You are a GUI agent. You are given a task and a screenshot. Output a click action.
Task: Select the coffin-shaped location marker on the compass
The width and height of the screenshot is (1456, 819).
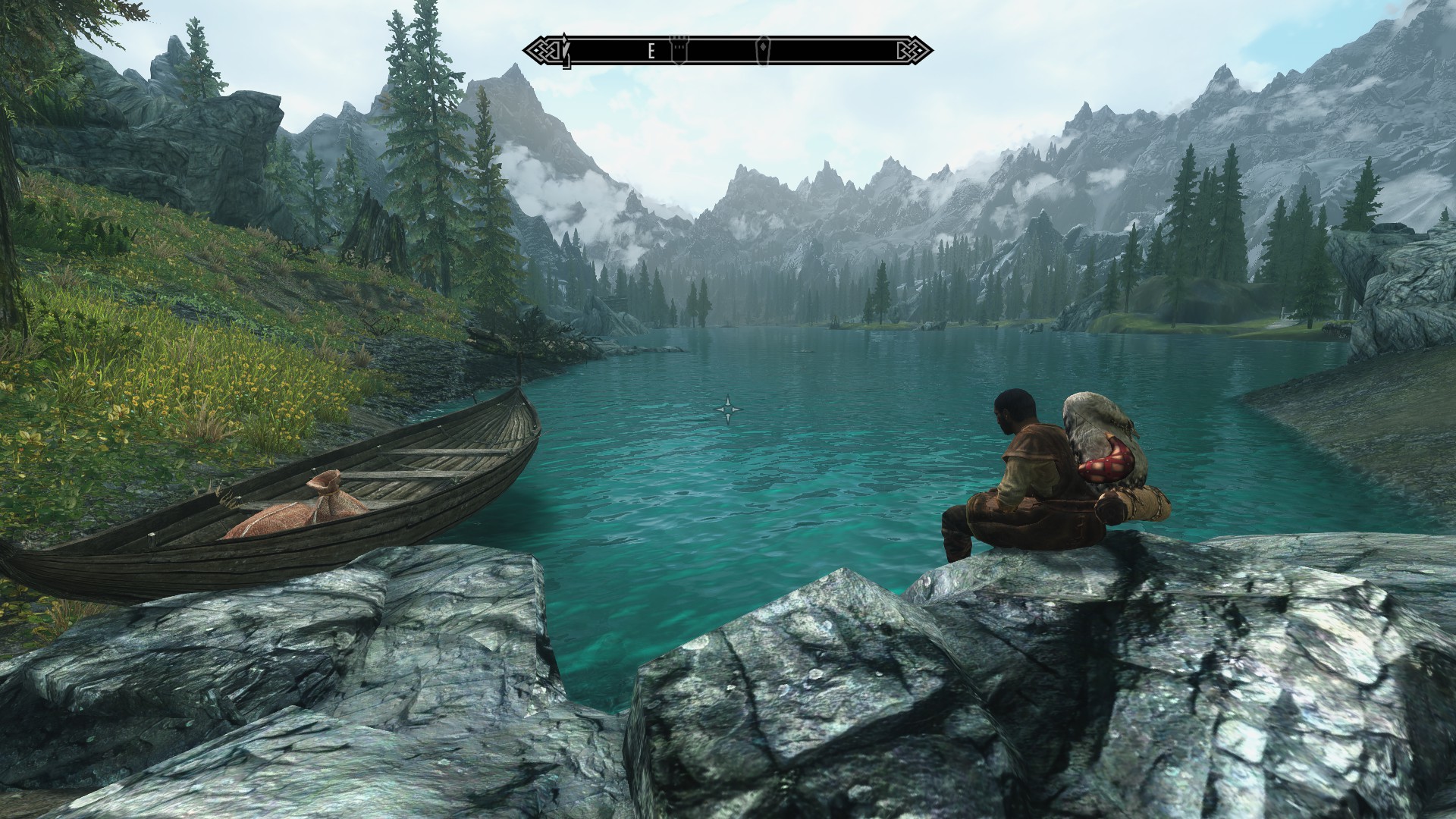coord(761,49)
